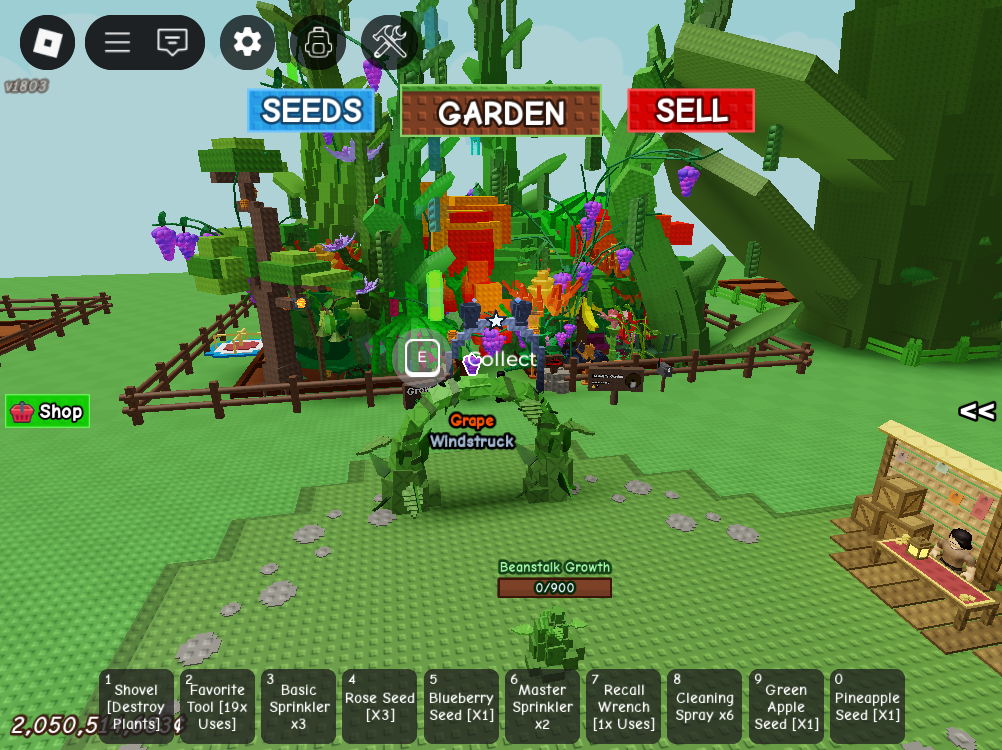
Task: Open the backpack inventory
Action: pyautogui.click(x=318, y=42)
